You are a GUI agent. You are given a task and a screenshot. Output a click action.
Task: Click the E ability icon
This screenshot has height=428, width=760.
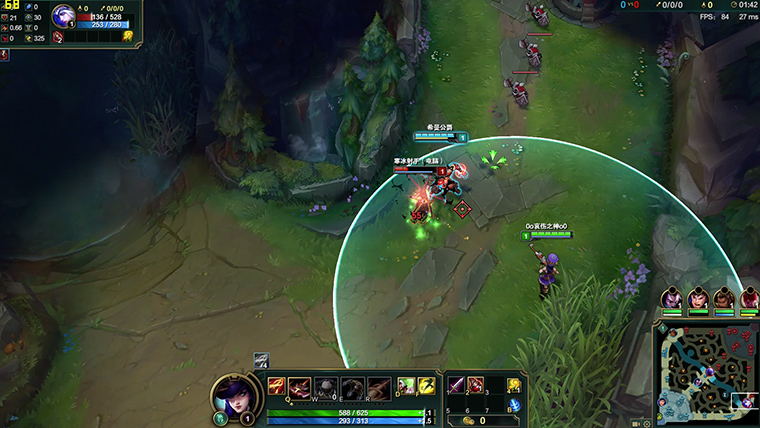click(352, 387)
